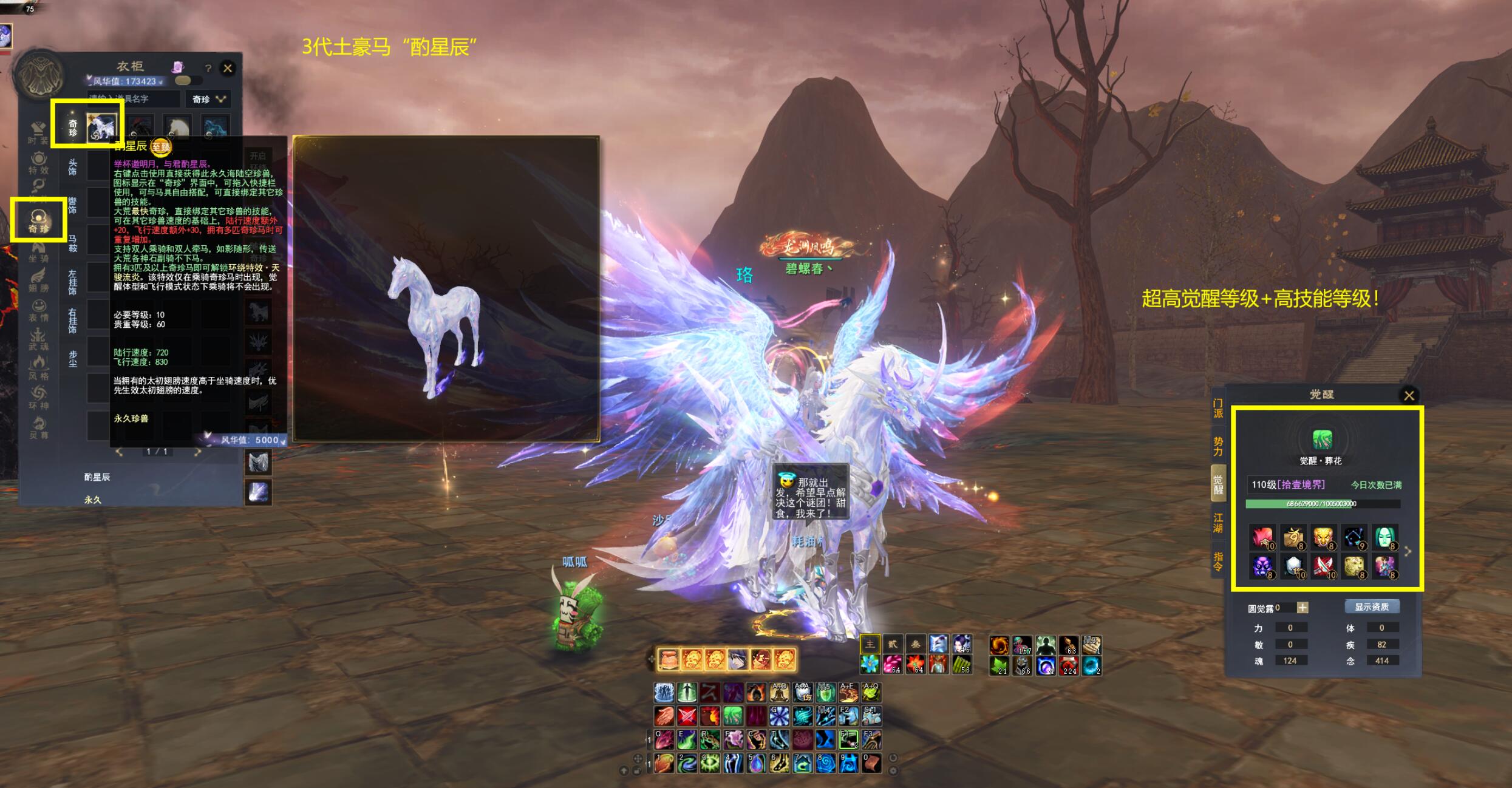Activate the green eye skill on slot 3
This screenshot has height=788, width=1512.
[710, 763]
